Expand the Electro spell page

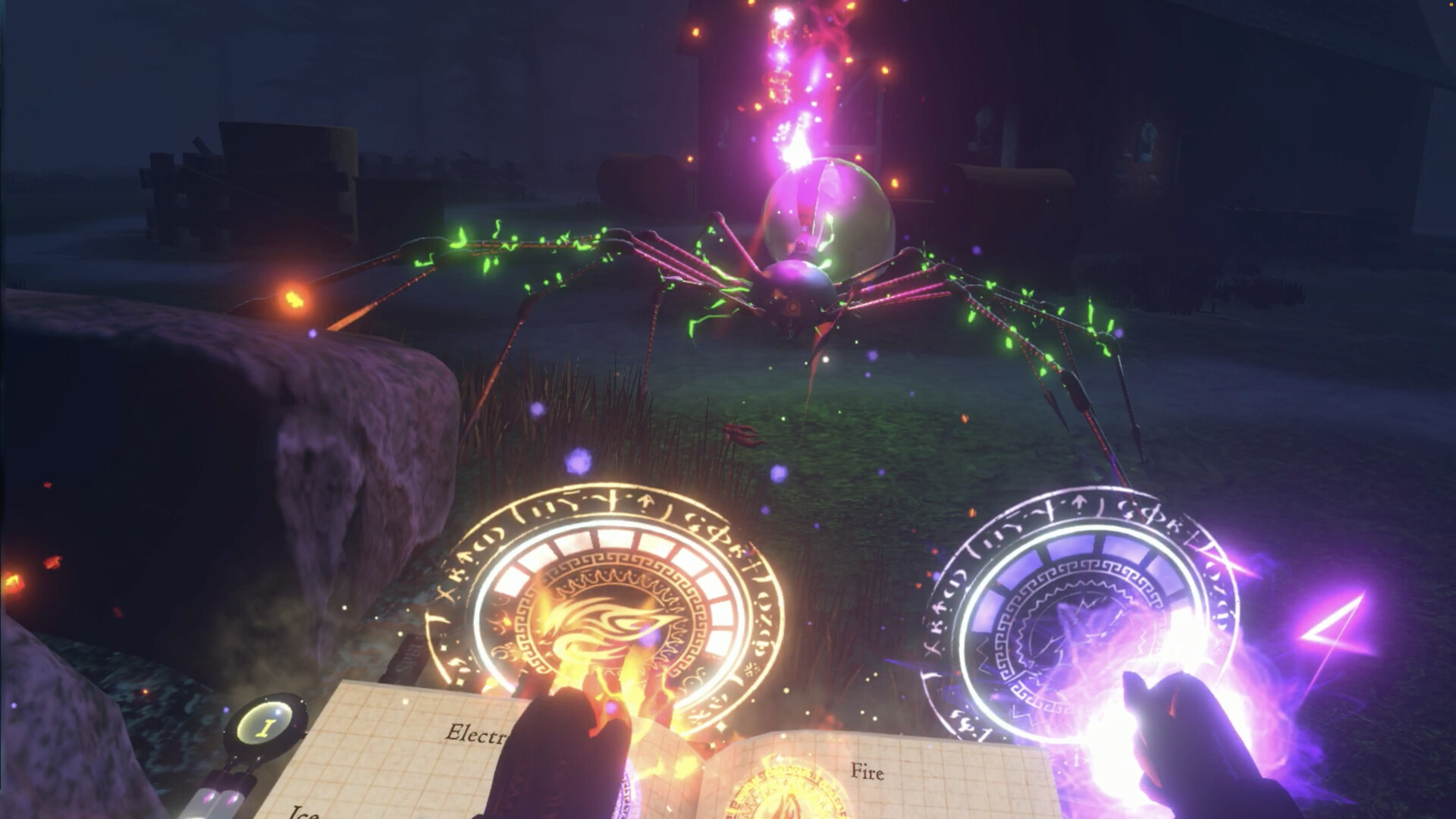pos(478,732)
